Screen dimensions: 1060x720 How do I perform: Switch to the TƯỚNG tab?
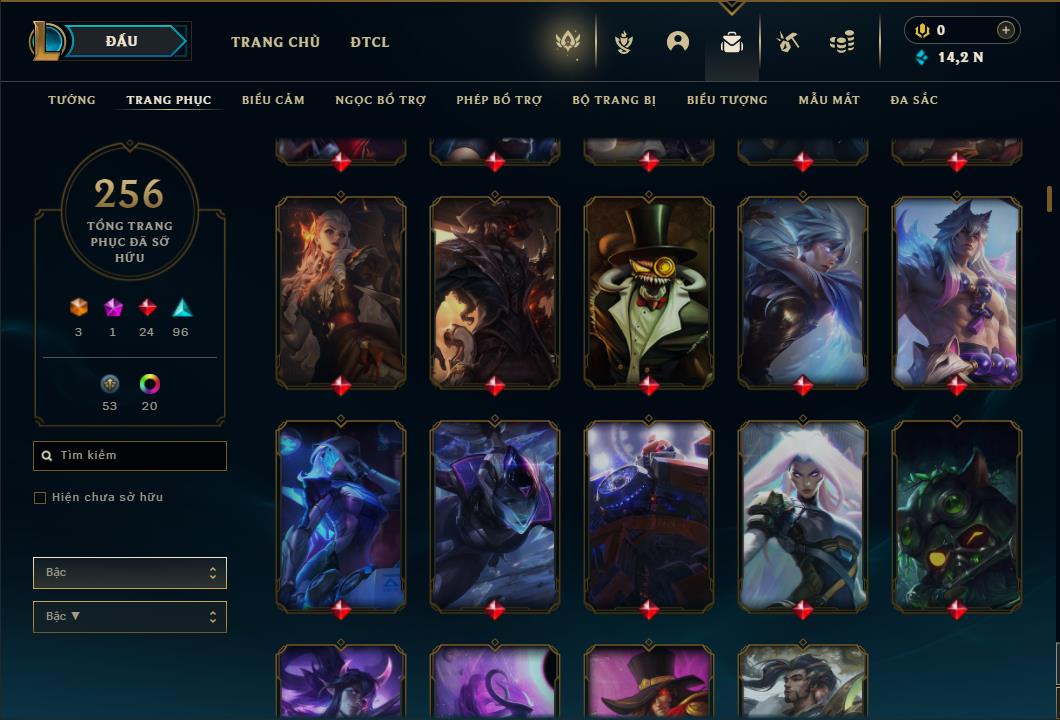pos(72,100)
